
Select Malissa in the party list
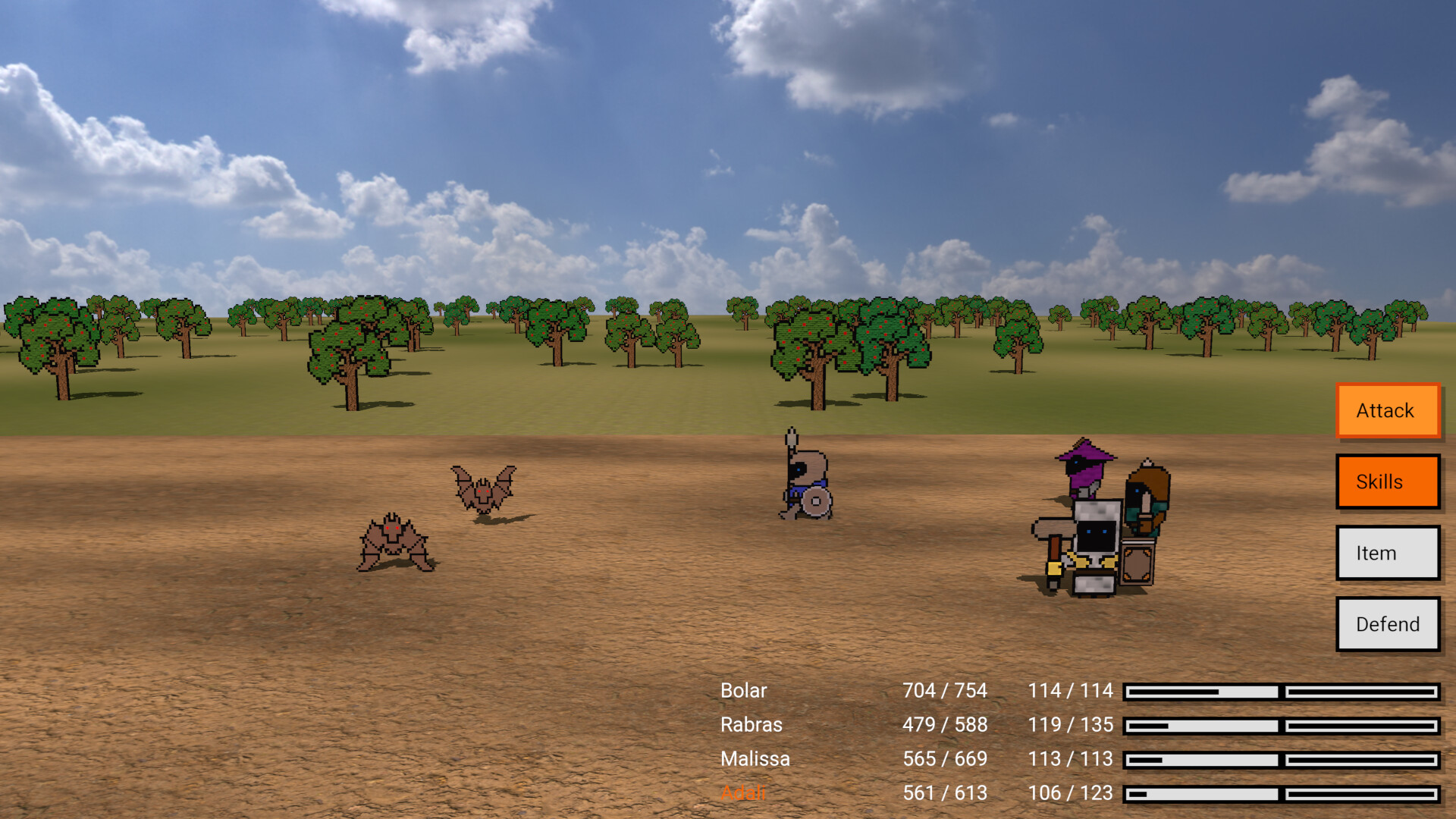[x=755, y=758]
